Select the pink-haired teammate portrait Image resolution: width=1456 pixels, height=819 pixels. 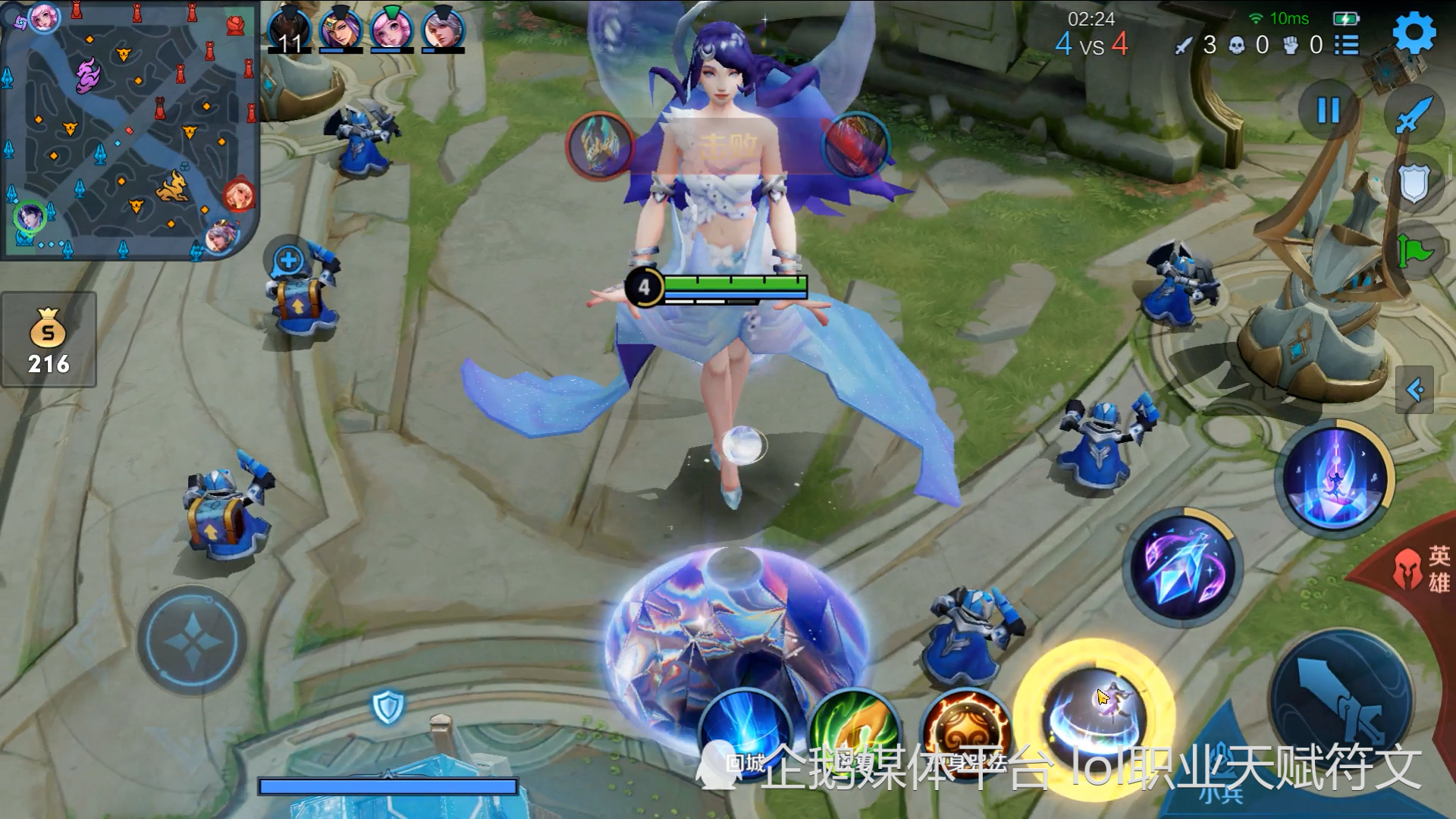click(391, 30)
